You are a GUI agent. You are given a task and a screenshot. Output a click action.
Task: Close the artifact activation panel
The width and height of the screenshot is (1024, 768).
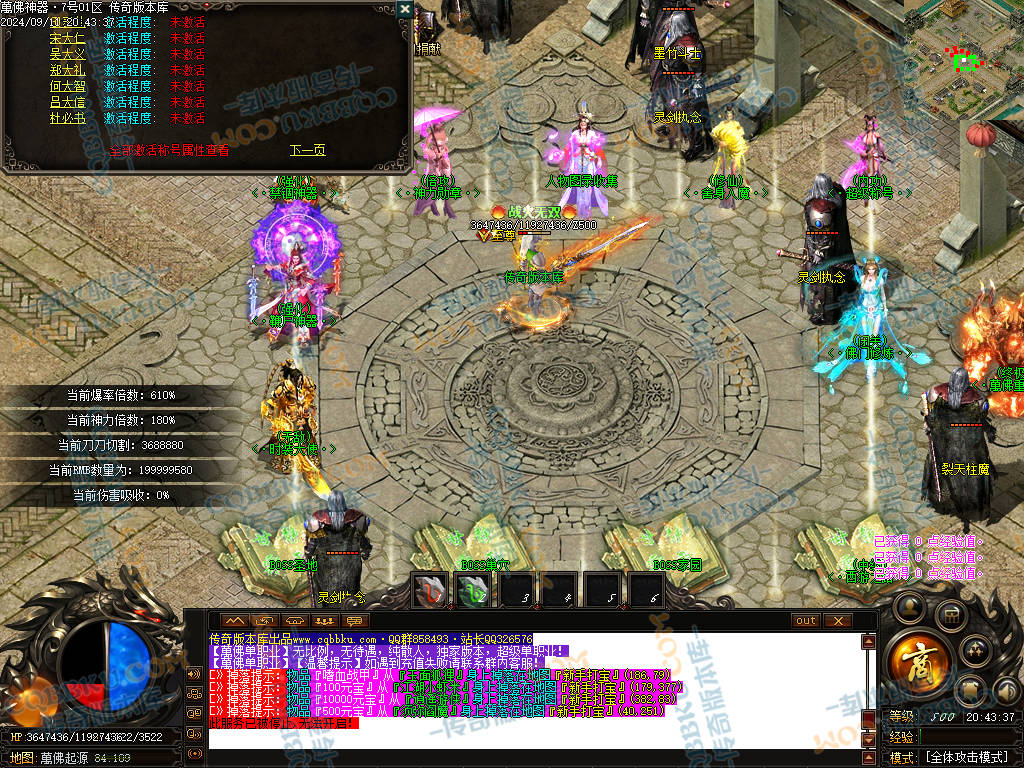(x=404, y=9)
